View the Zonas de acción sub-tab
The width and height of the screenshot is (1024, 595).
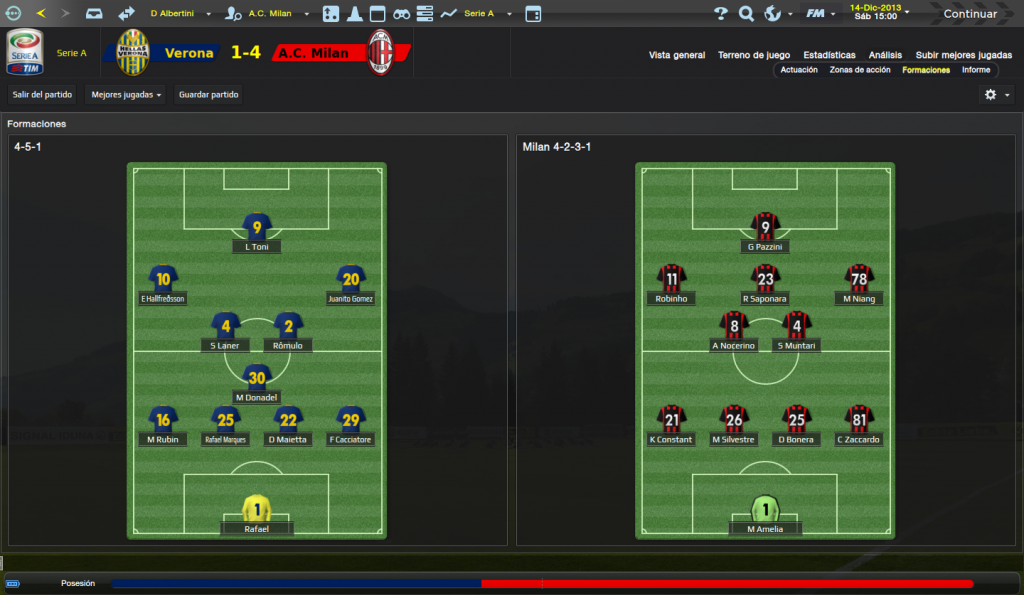tap(860, 70)
